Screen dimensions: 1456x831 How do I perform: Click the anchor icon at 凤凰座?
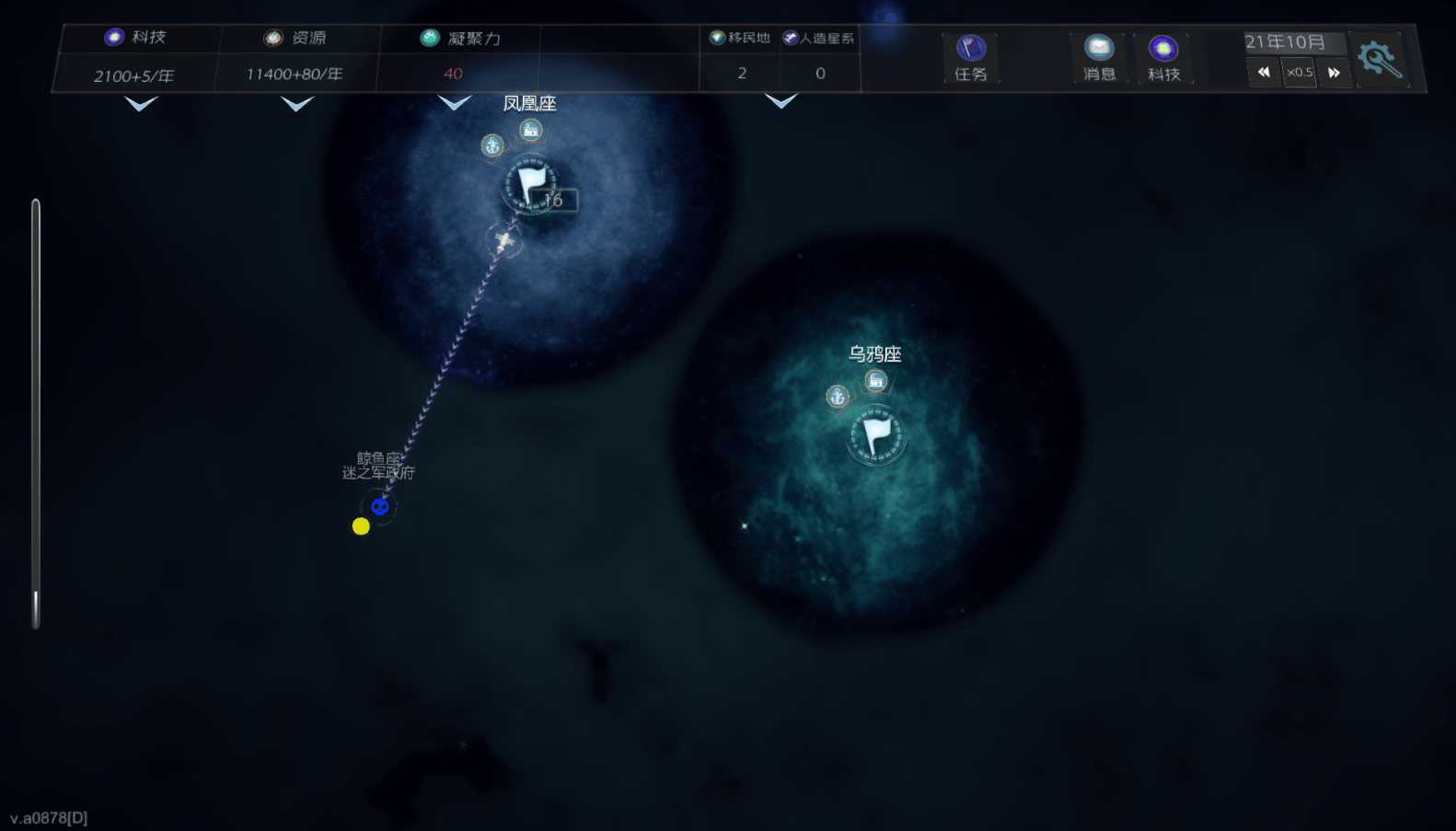coord(492,145)
